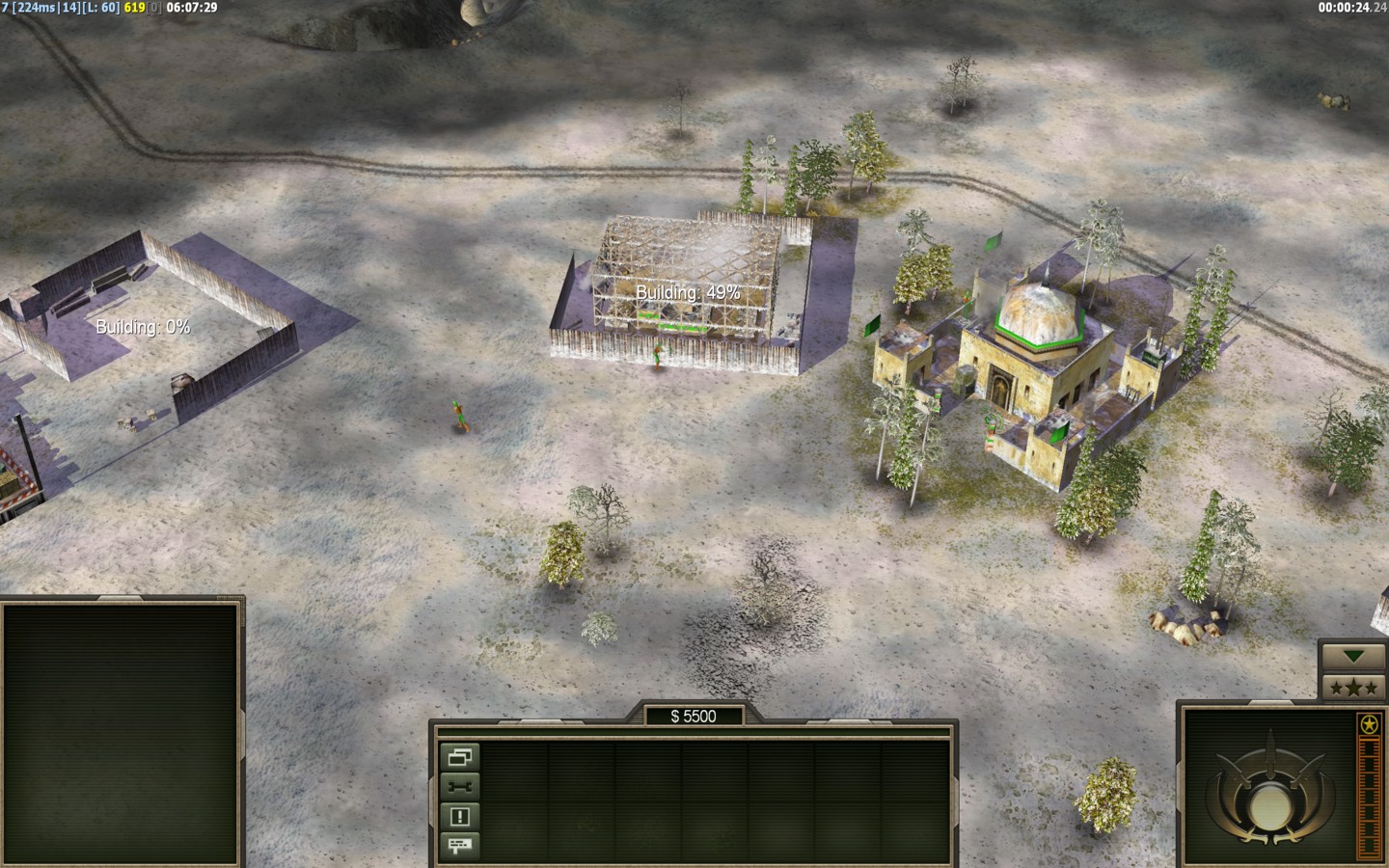Place a beacon using the exclamation mark button
This screenshot has width=1389, height=868.
[460, 817]
